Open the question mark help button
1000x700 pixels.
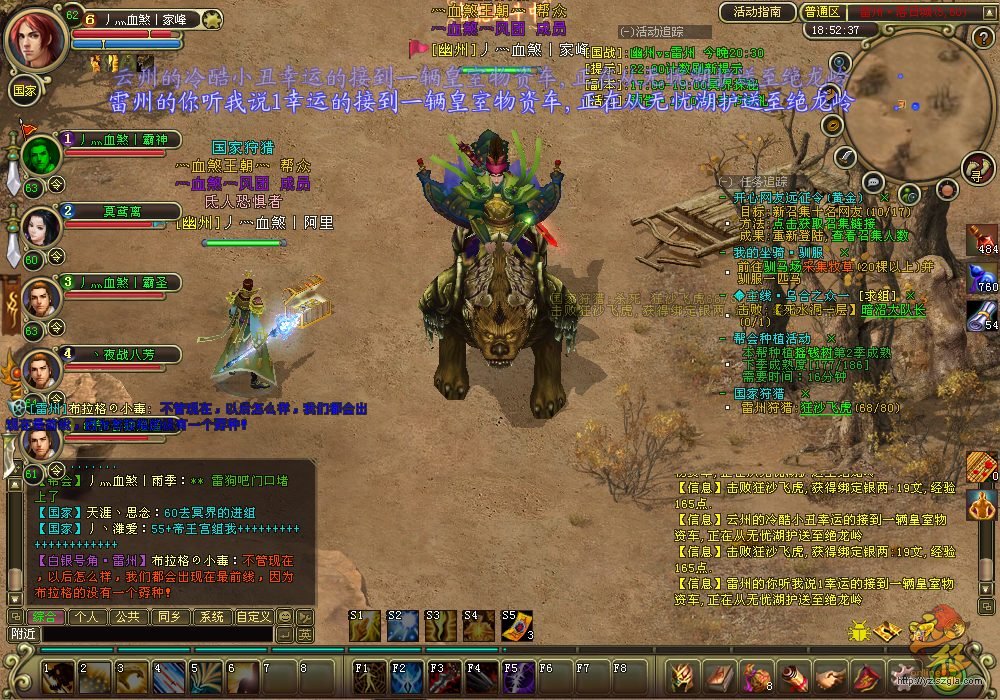[x=981, y=38]
